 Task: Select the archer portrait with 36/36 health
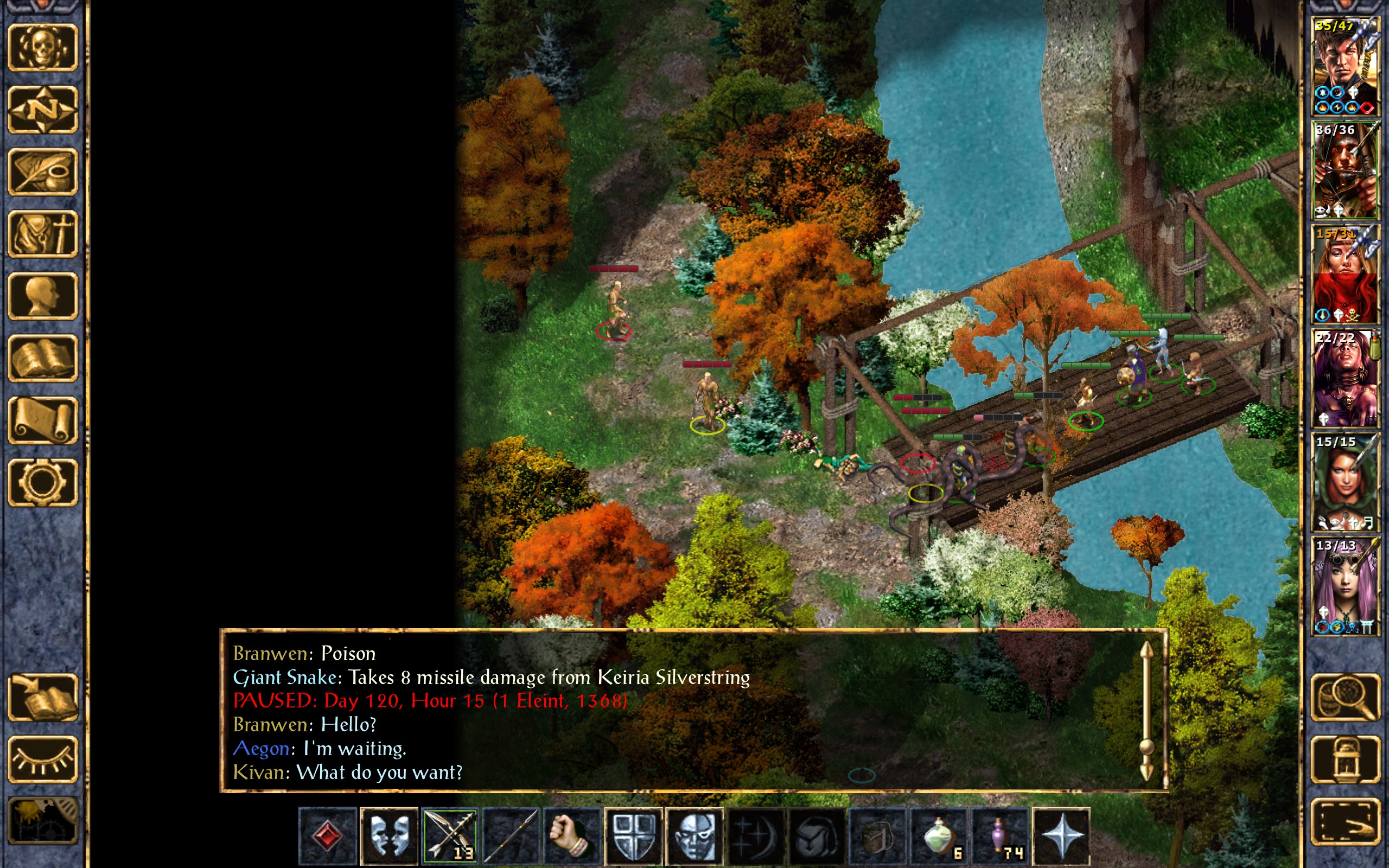1345,170
